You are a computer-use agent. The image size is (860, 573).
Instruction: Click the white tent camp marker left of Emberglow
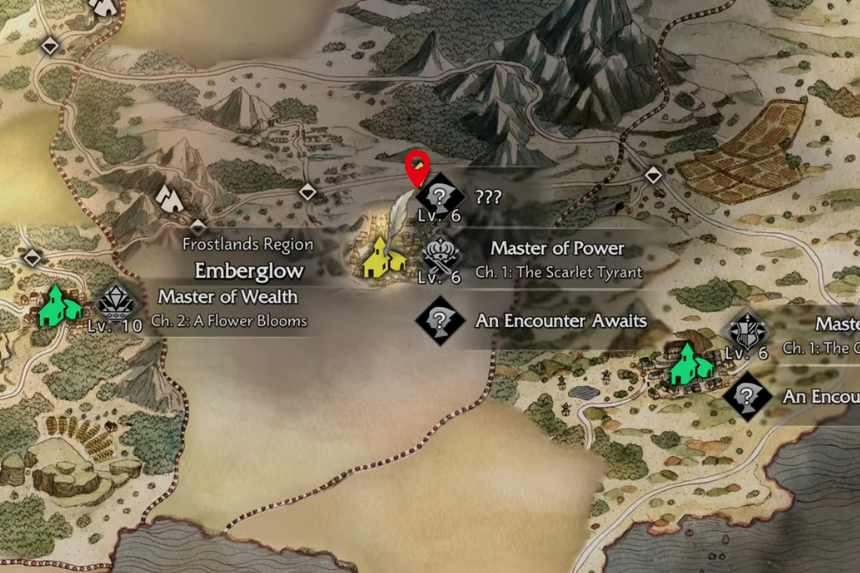point(170,198)
